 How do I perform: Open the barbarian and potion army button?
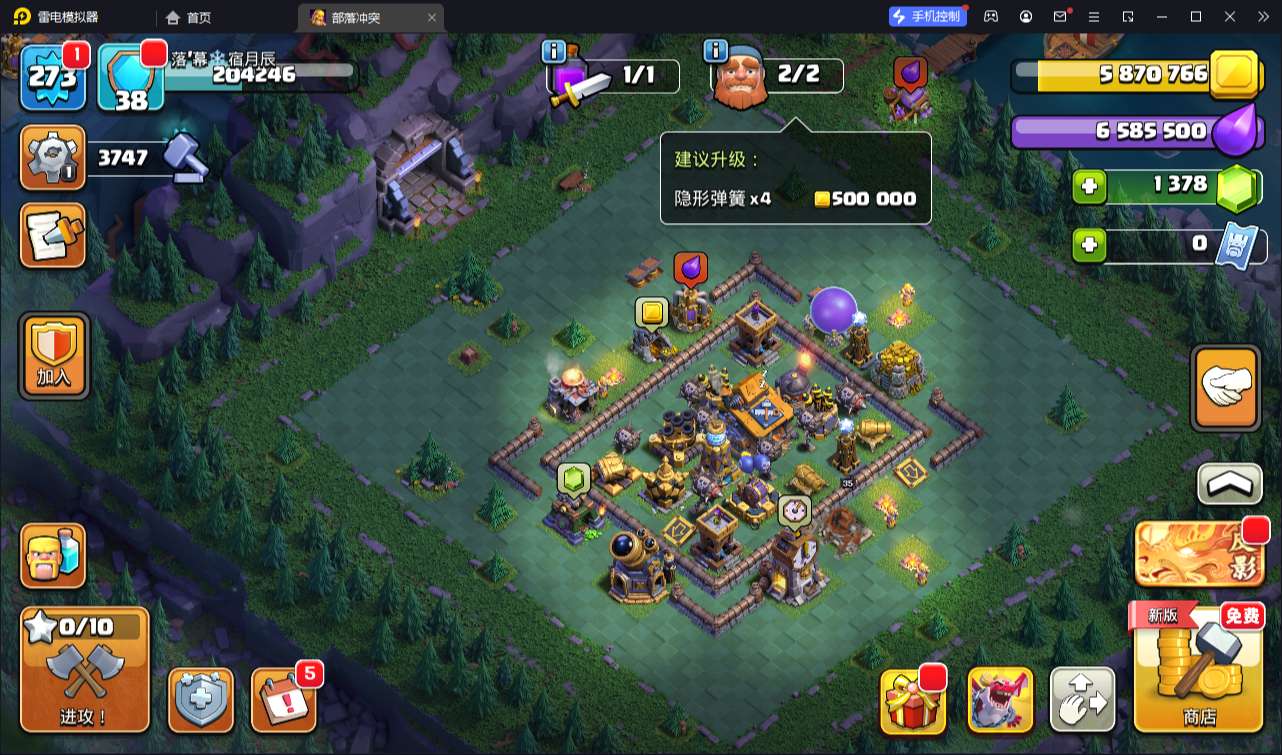coord(53,555)
